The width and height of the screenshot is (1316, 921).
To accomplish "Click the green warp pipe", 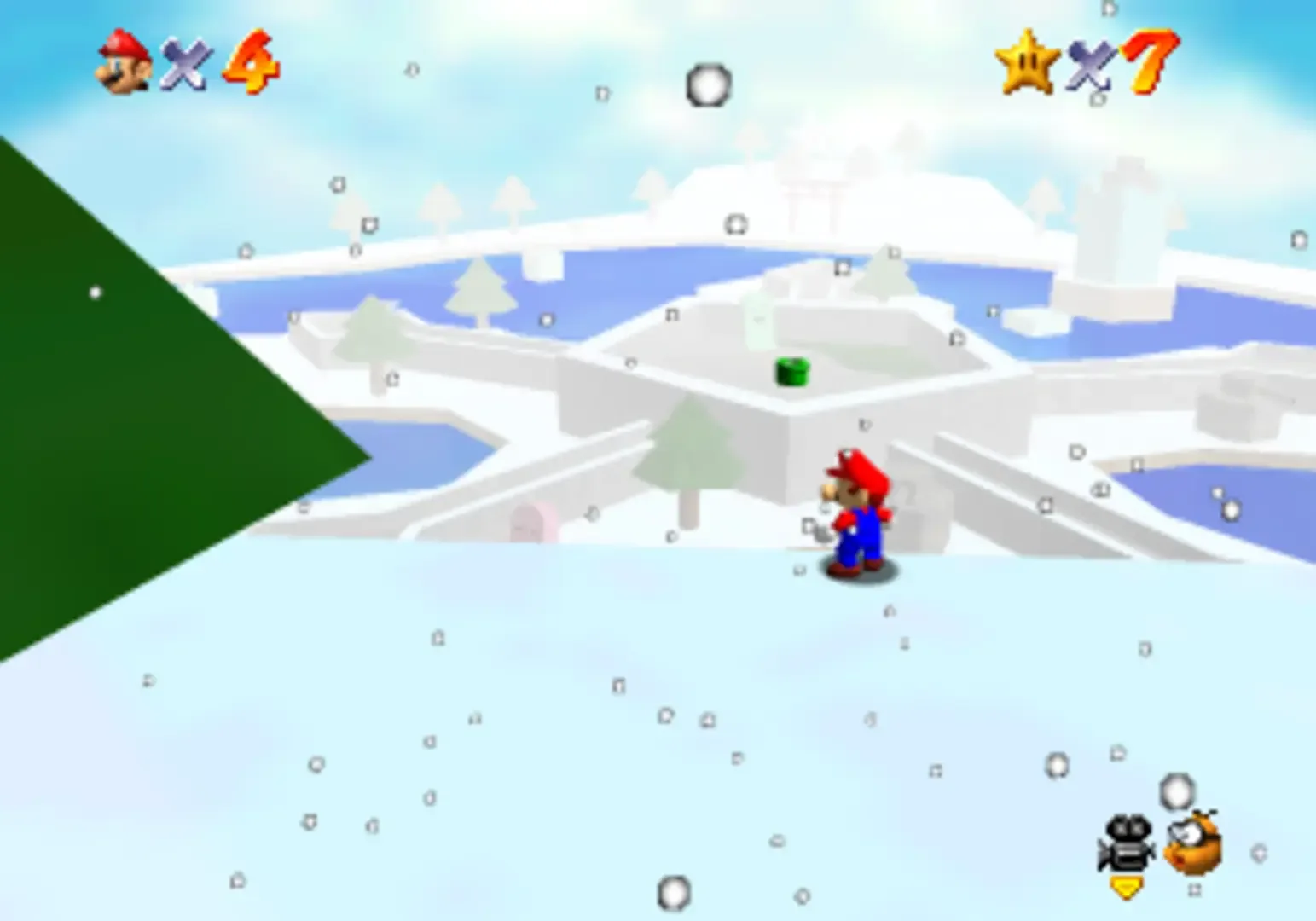I will pos(791,371).
